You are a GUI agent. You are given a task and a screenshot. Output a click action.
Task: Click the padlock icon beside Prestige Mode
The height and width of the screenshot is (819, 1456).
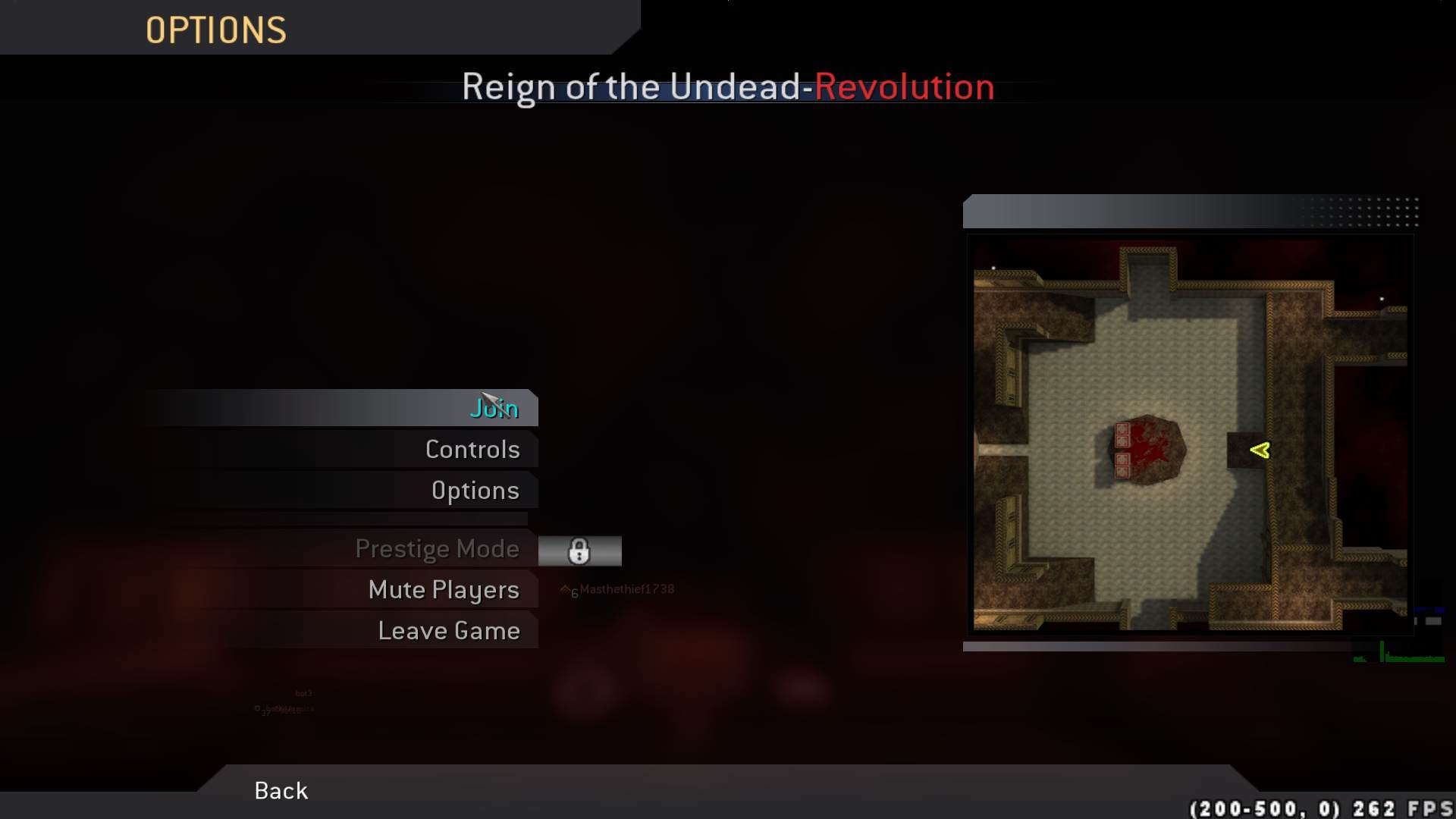click(x=579, y=551)
